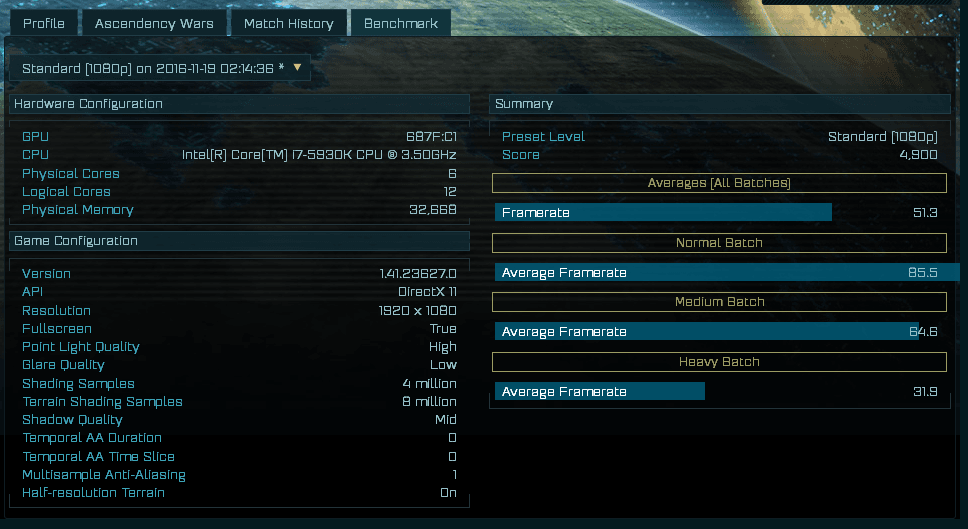
Task: Switch to the Profile tab
Action: pyautogui.click(x=44, y=23)
